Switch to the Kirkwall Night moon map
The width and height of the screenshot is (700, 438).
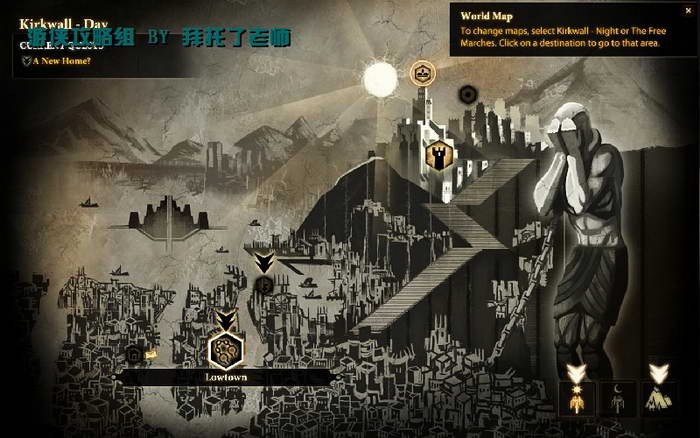(617, 400)
